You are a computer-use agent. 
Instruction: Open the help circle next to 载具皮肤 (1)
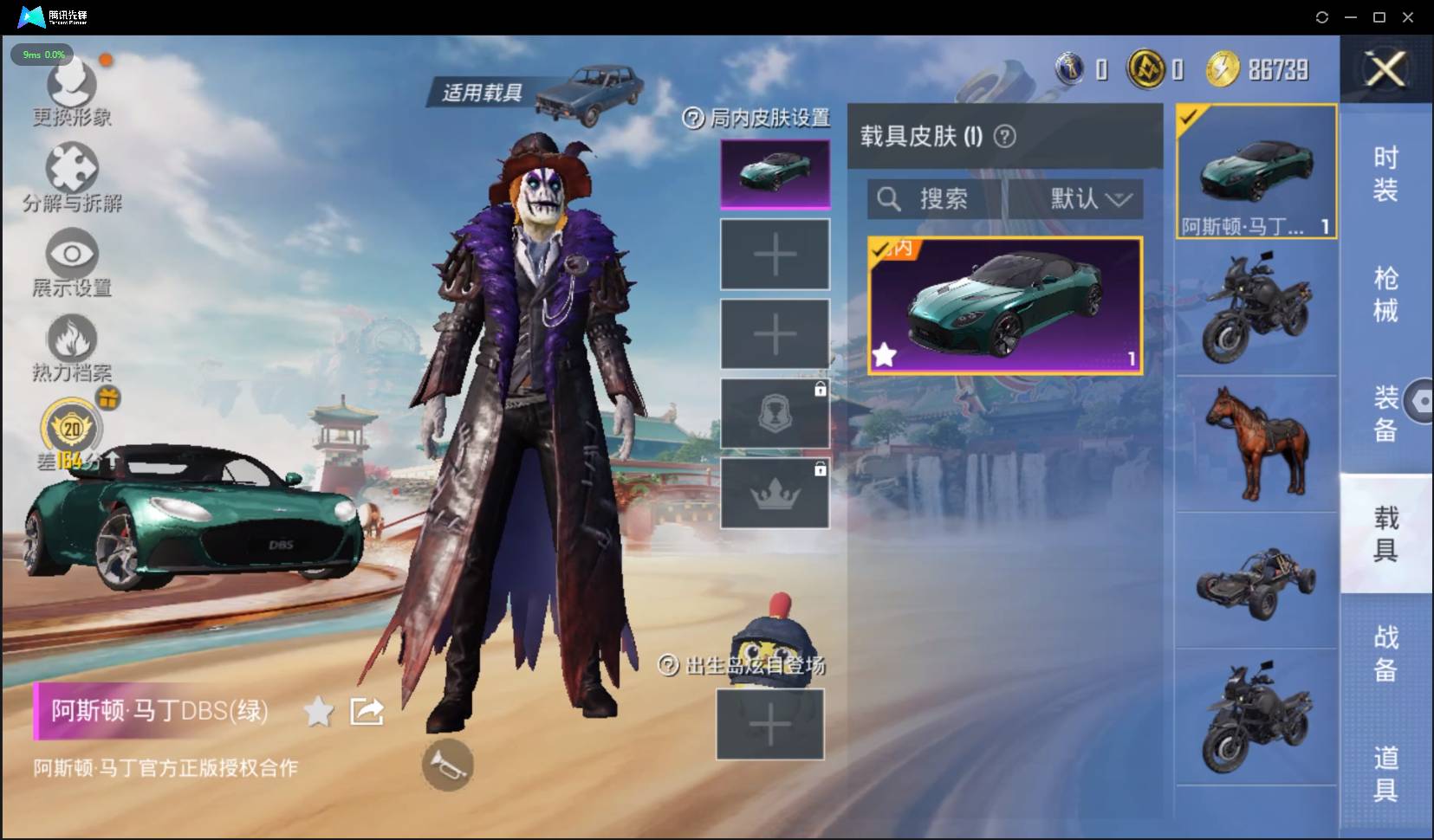1007,137
